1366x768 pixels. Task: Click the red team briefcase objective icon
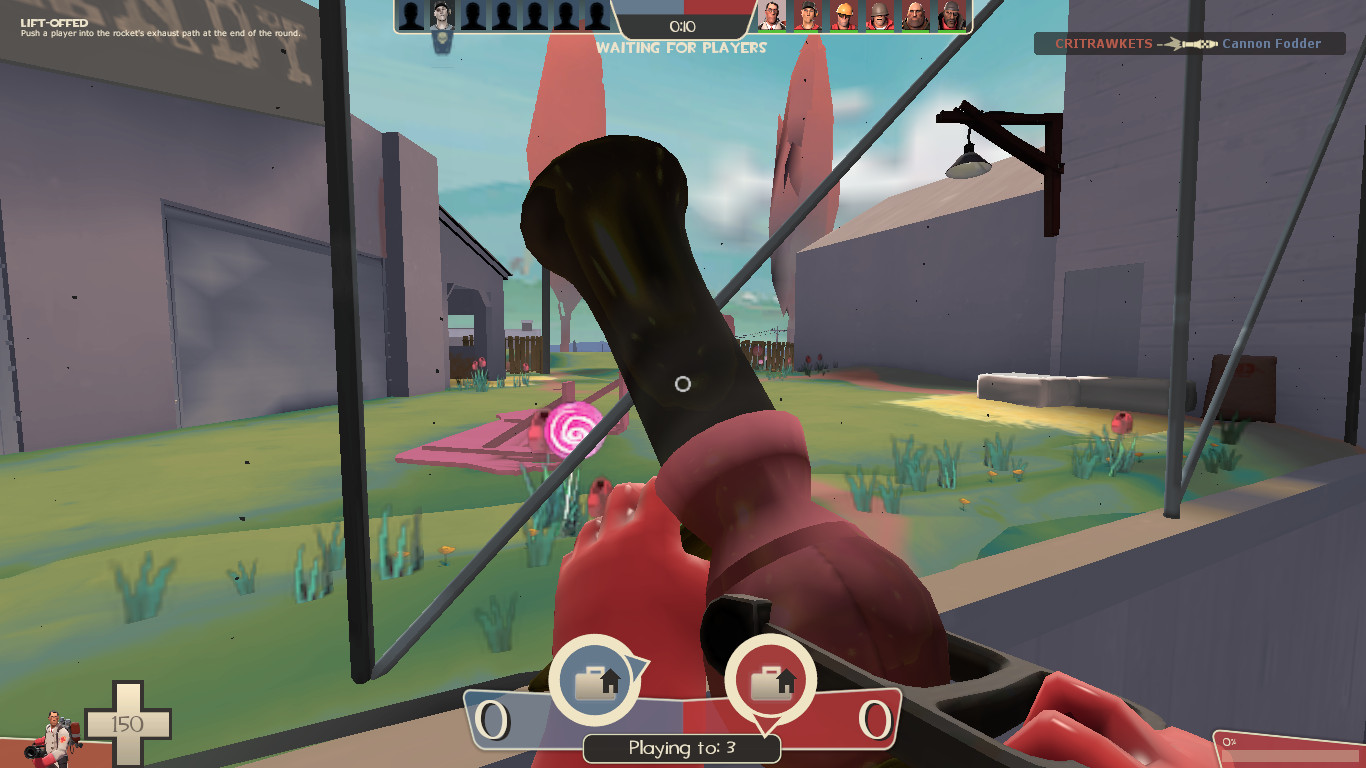[770, 681]
